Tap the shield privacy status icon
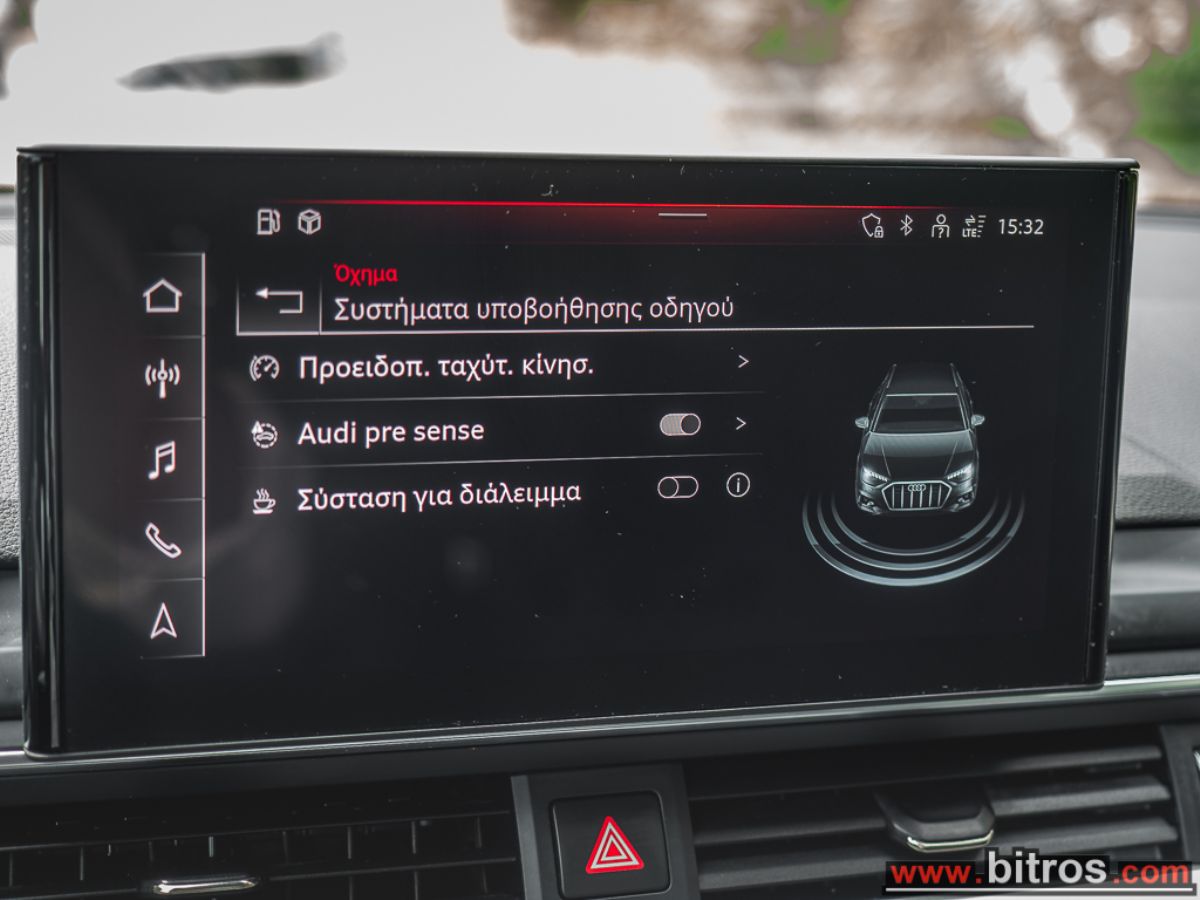 pos(873,226)
